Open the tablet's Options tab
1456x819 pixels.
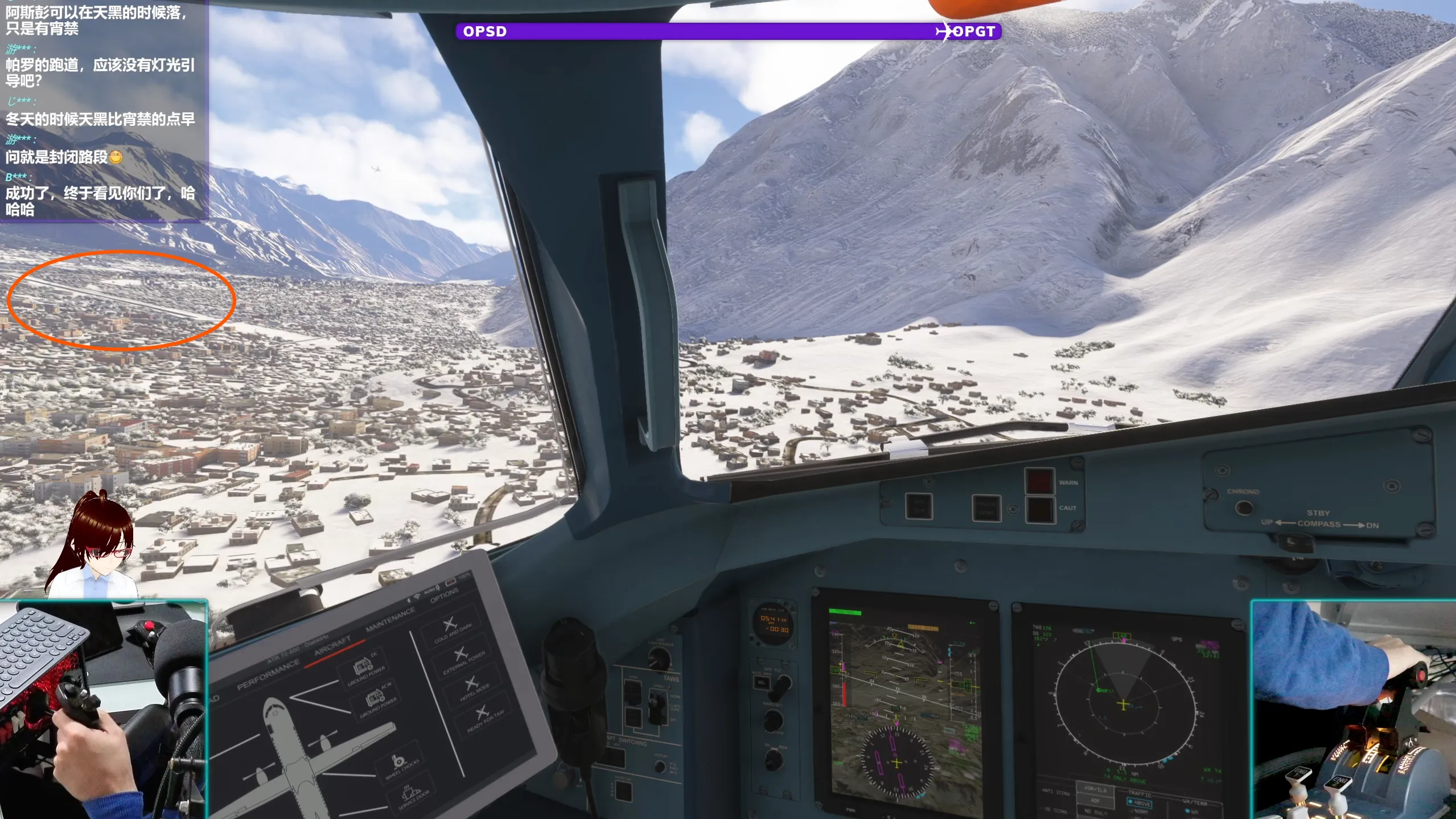pyautogui.click(x=444, y=595)
